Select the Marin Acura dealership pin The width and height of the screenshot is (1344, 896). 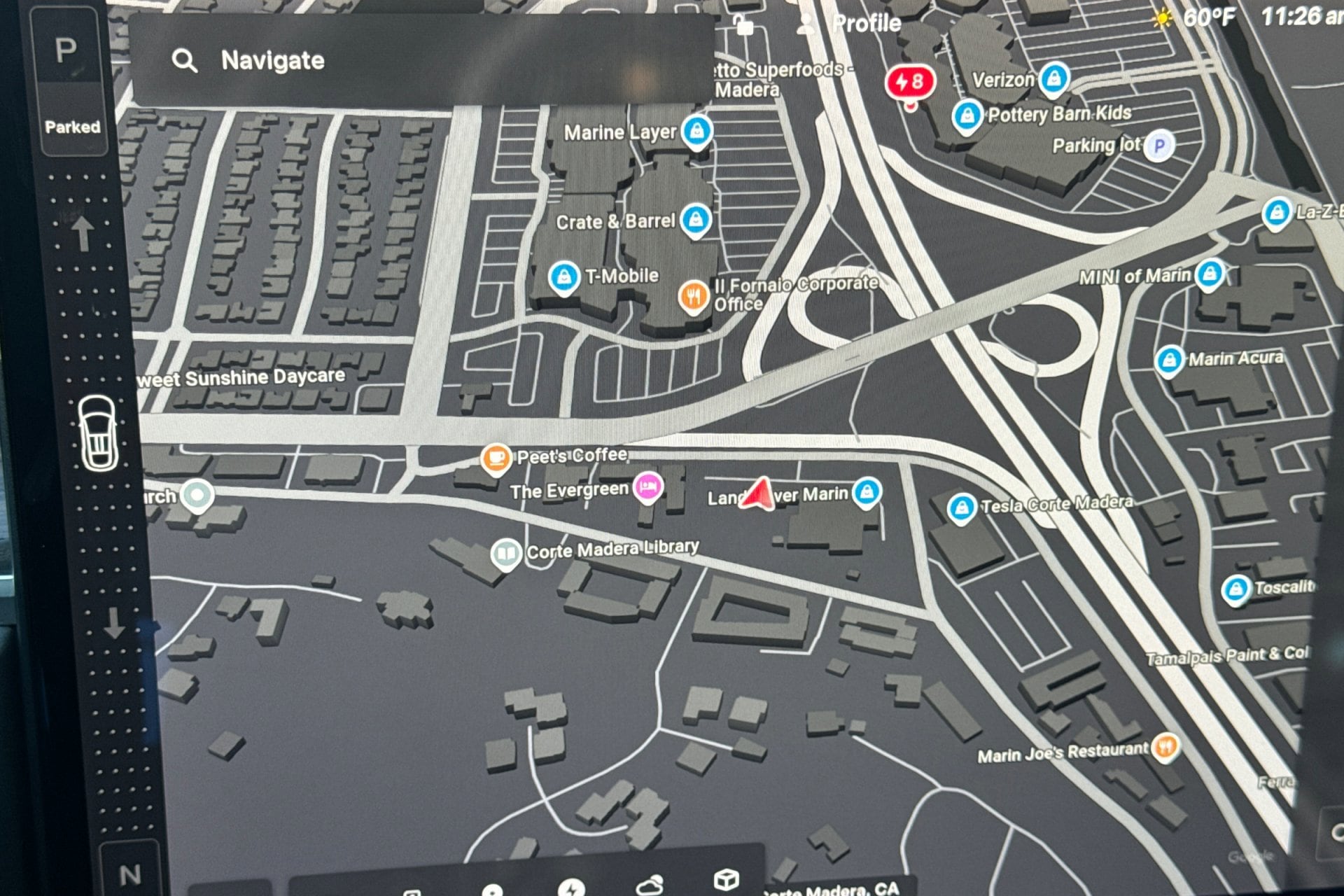(x=1169, y=360)
